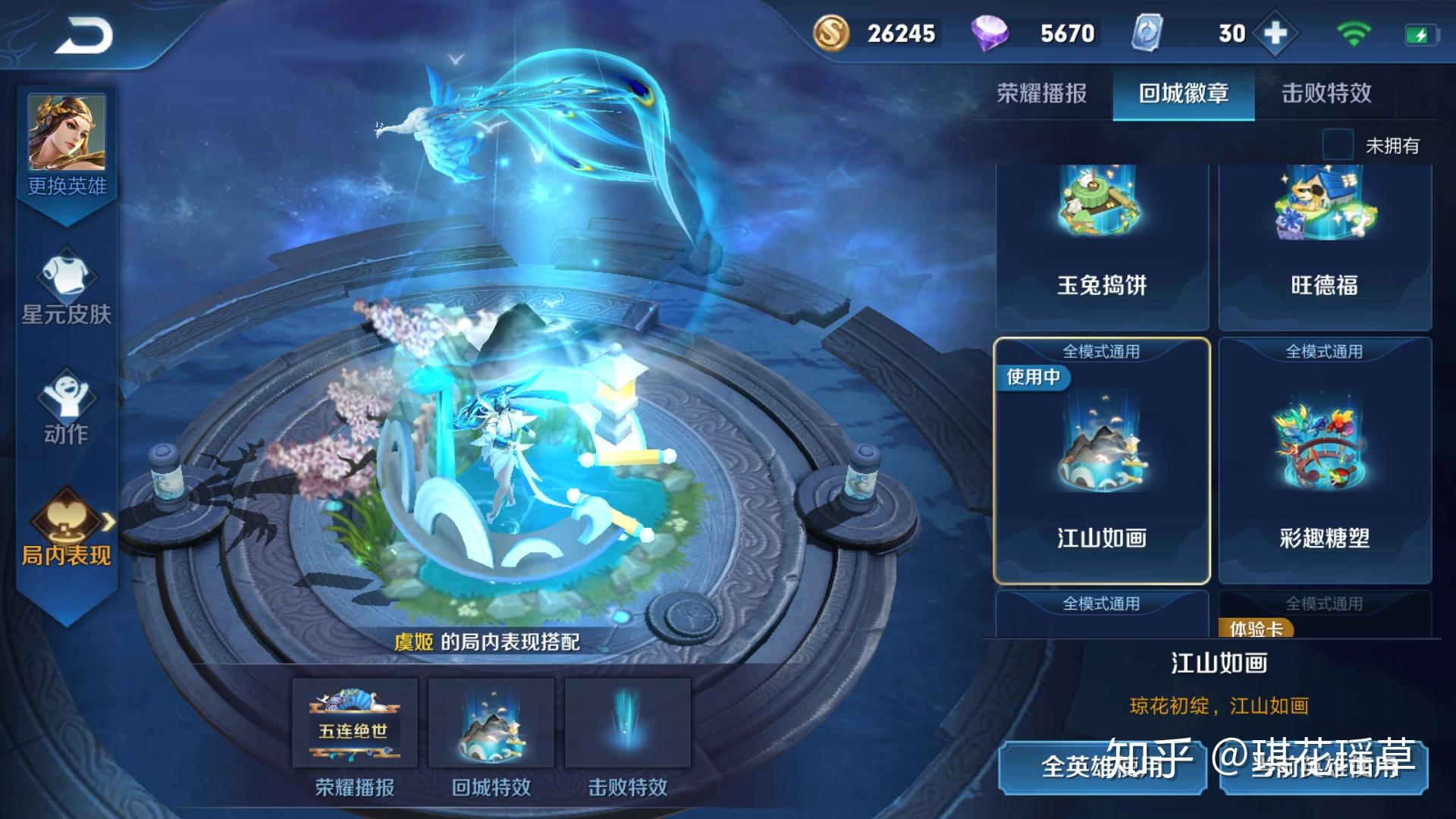Click the gold coin currency icon
Viewport: 1456px width, 819px height.
(832, 33)
